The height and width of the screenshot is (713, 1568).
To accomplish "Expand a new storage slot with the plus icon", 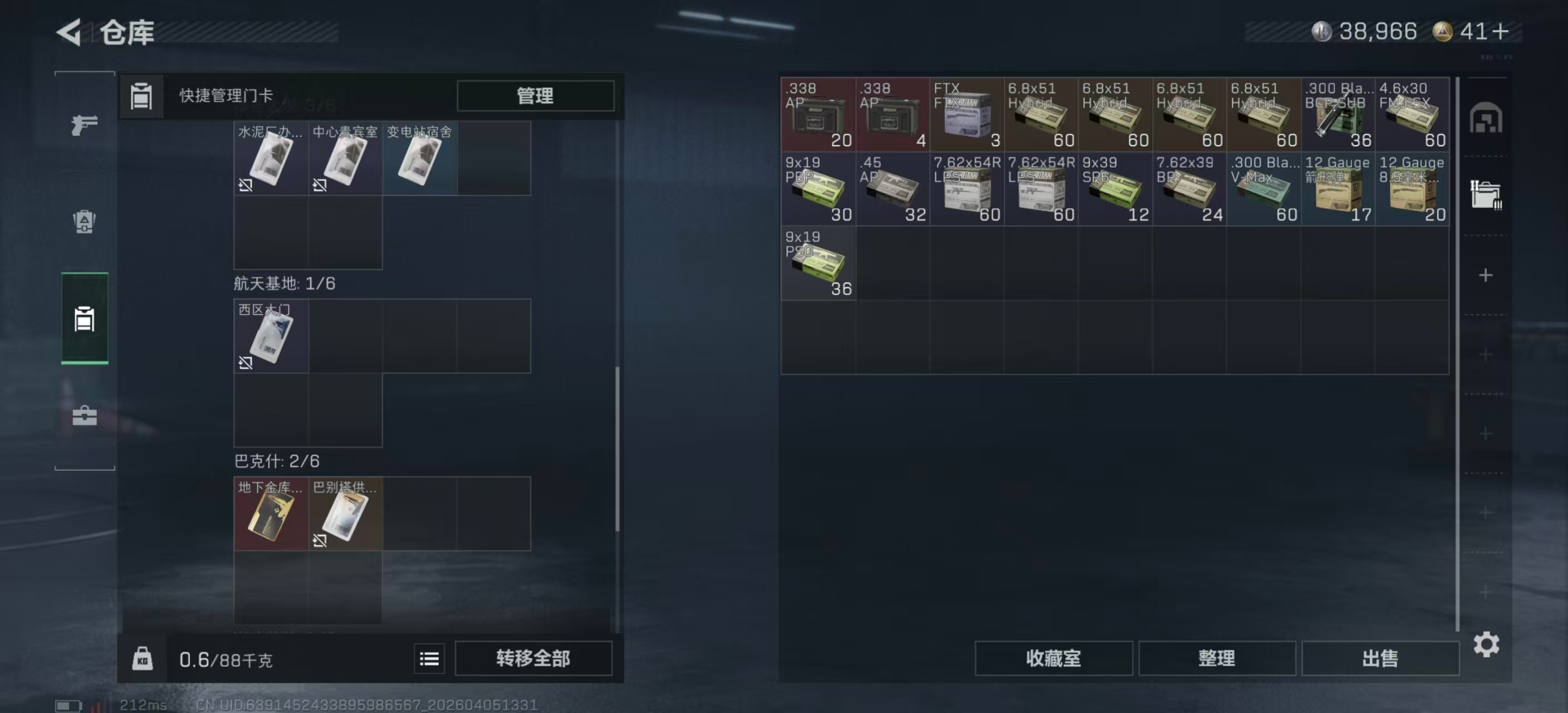I will [x=1486, y=274].
